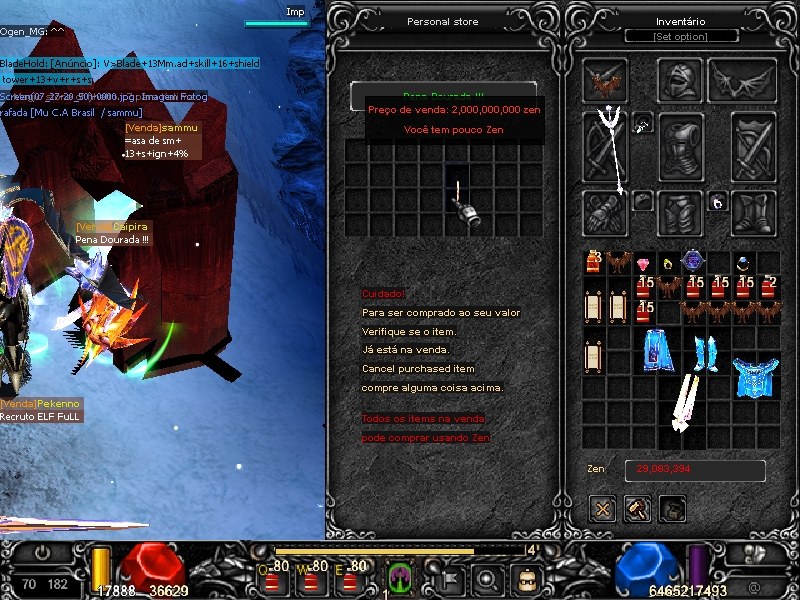Select the blue armor chest piece in inventory
The height and width of the screenshot is (600, 800).
pyautogui.click(x=754, y=376)
